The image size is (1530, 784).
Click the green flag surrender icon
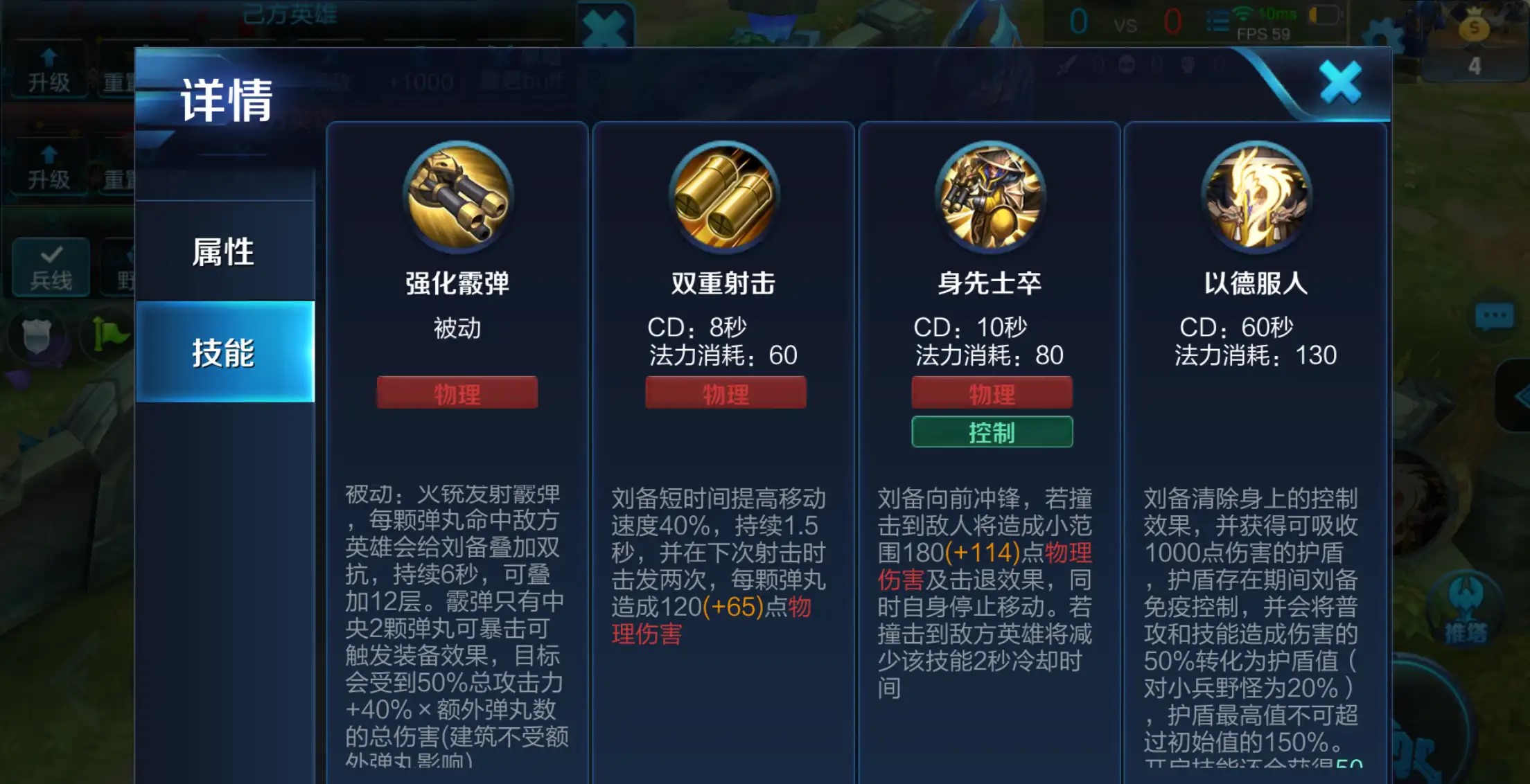[x=107, y=332]
